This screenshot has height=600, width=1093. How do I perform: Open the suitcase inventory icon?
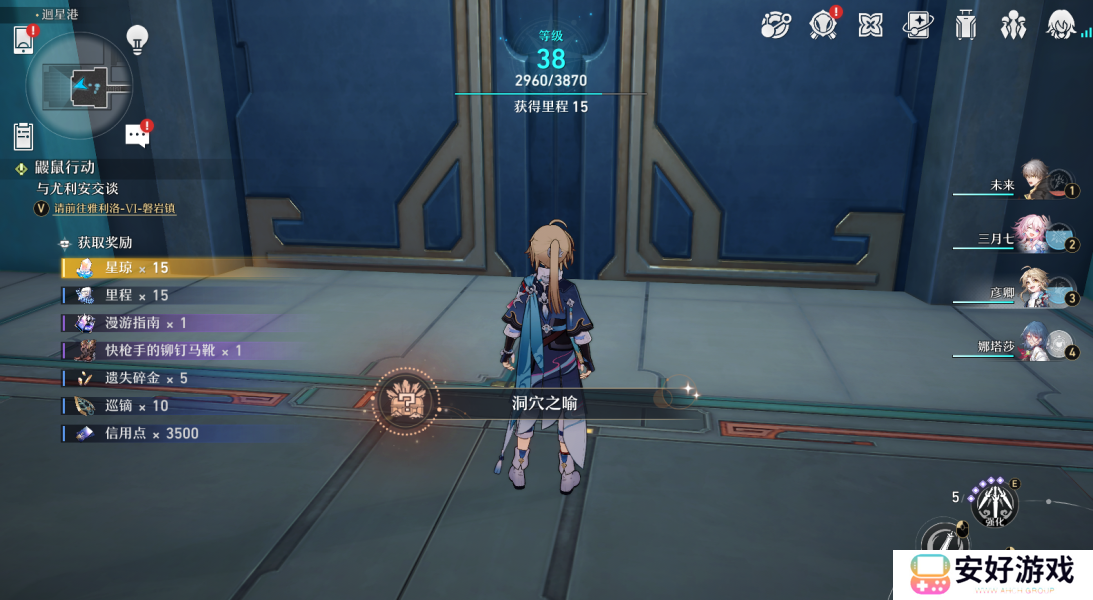coord(965,25)
